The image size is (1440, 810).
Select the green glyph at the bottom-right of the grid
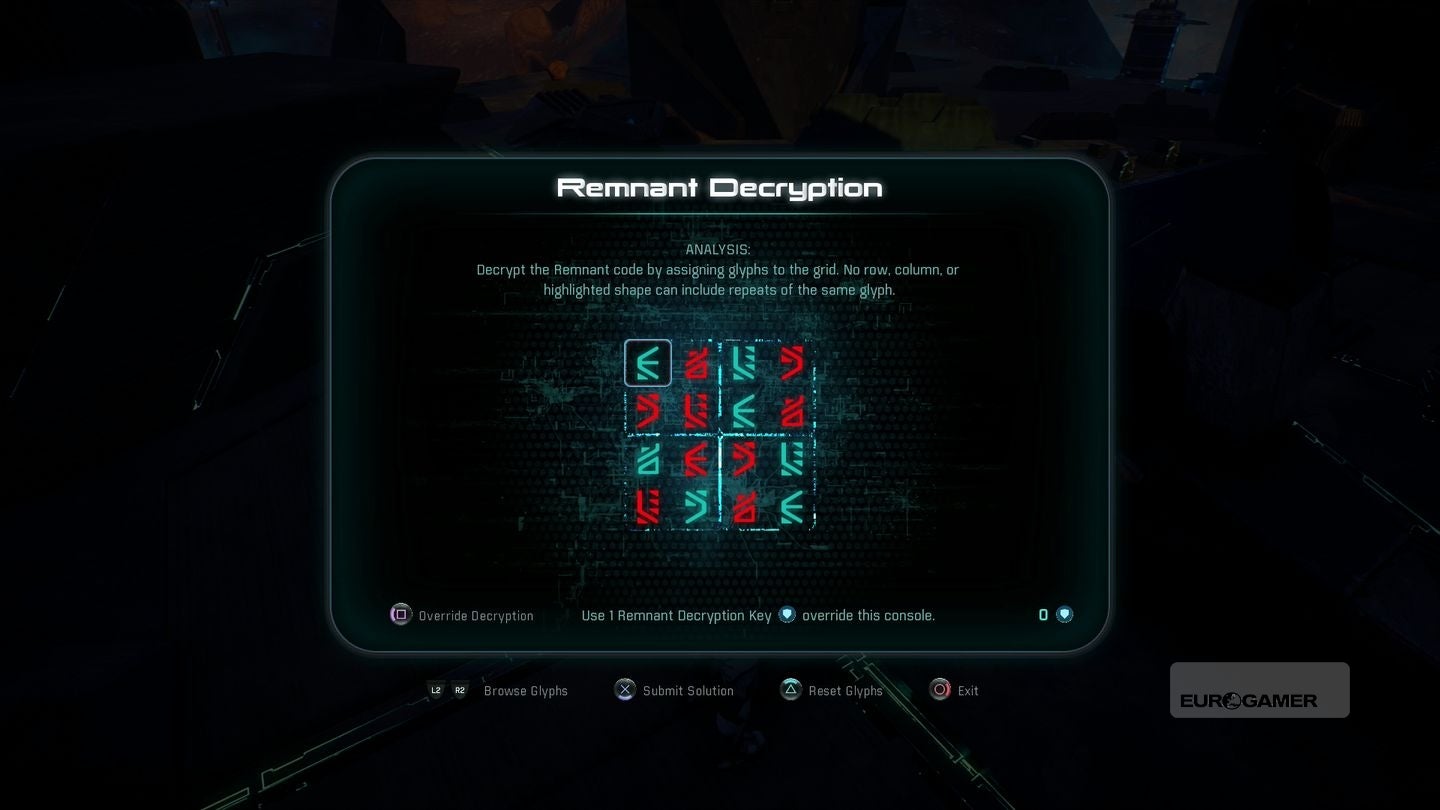coord(792,508)
